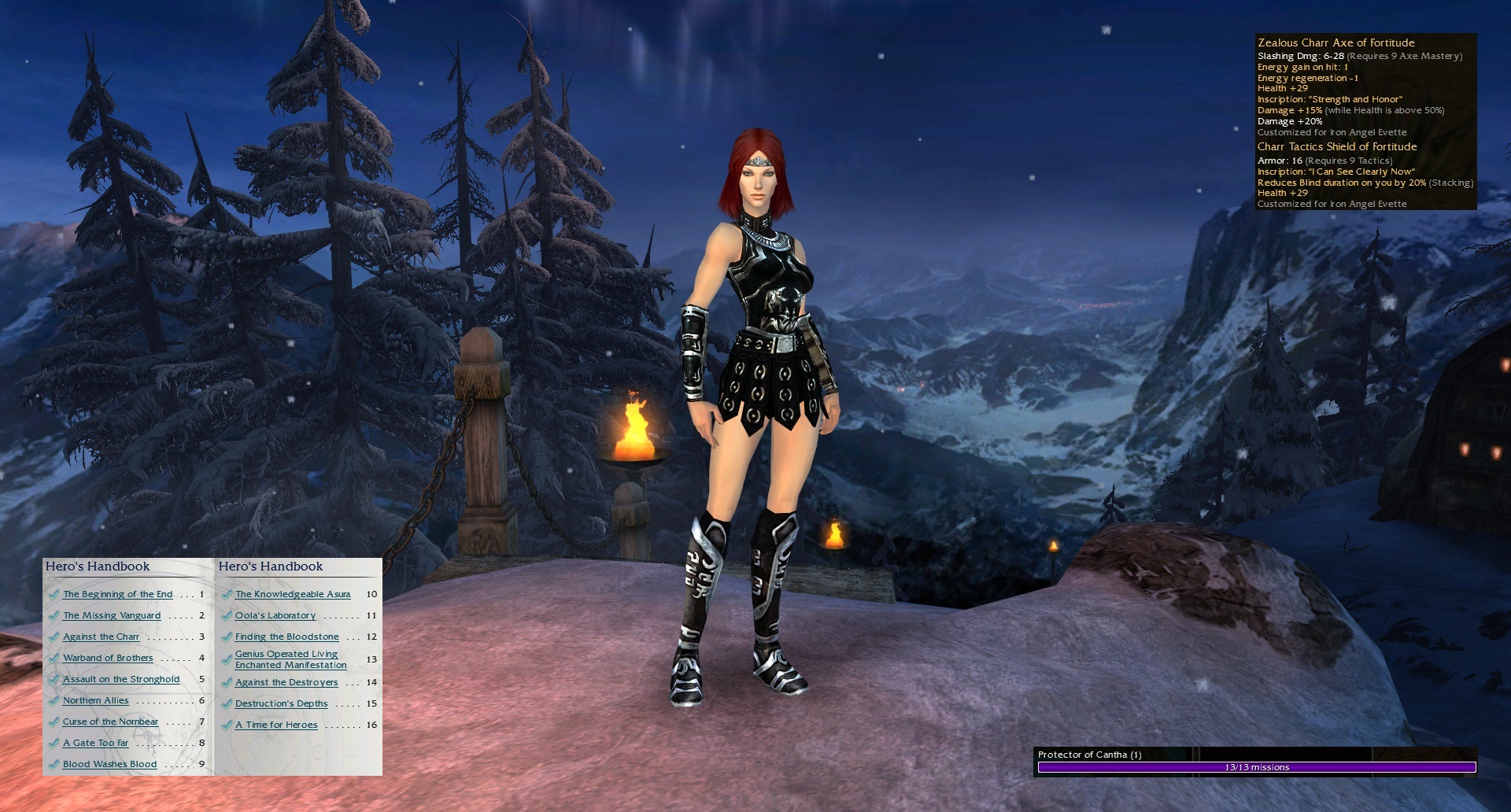
Task: Click the A Gate Too Far entry
Action: [x=95, y=743]
